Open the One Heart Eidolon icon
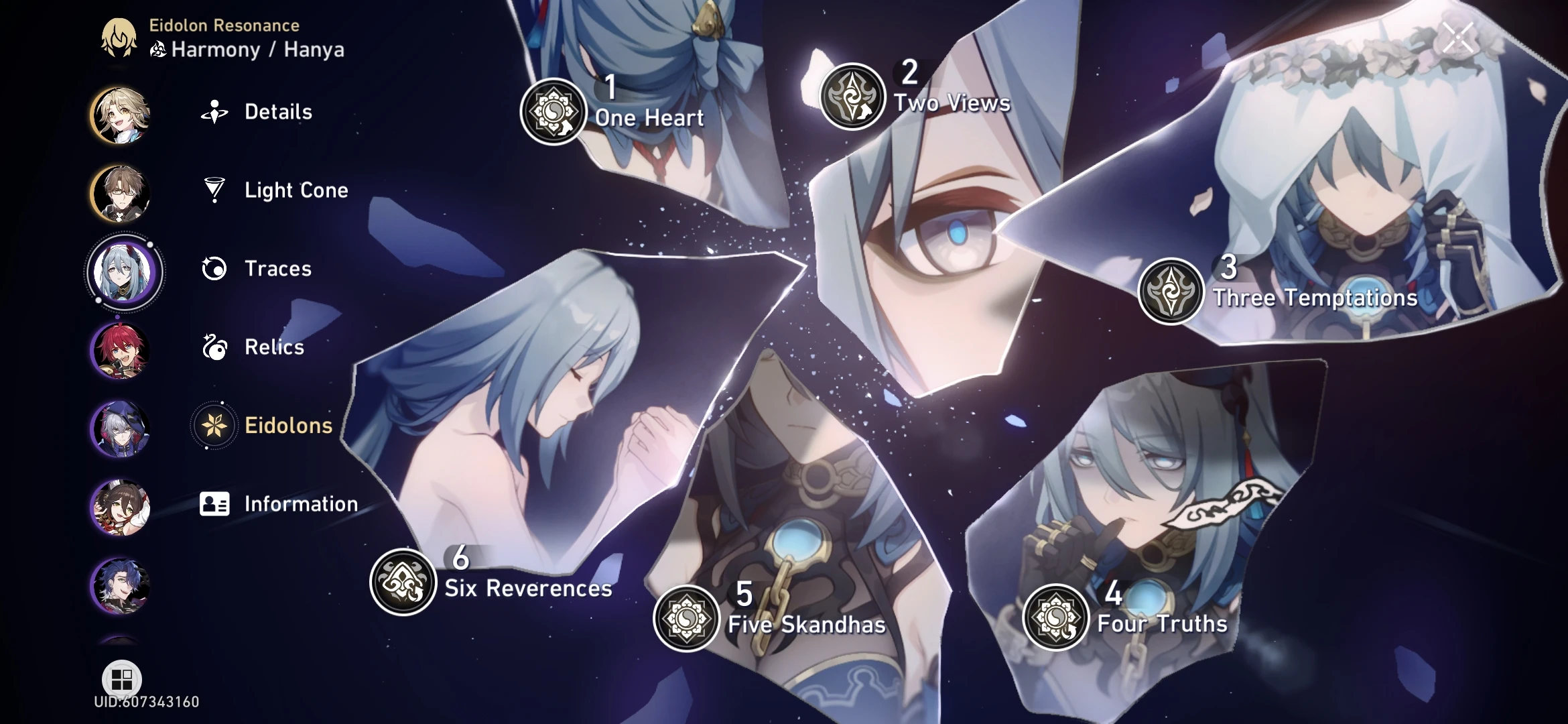The width and height of the screenshot is (1568, 724). 553,111
